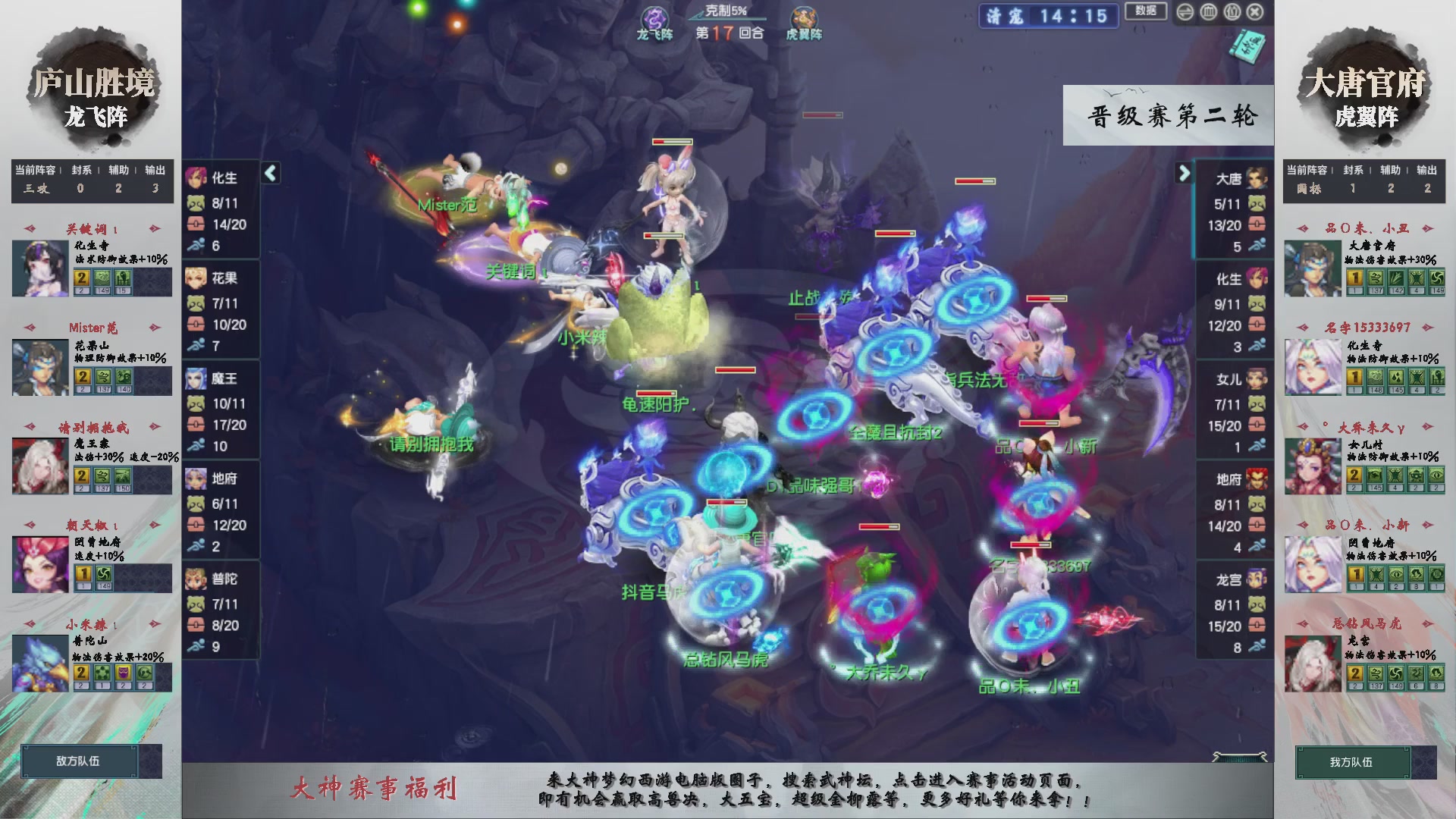Open the 数据 data panel
The image size is (1456, 819).
pos(1147,11)
